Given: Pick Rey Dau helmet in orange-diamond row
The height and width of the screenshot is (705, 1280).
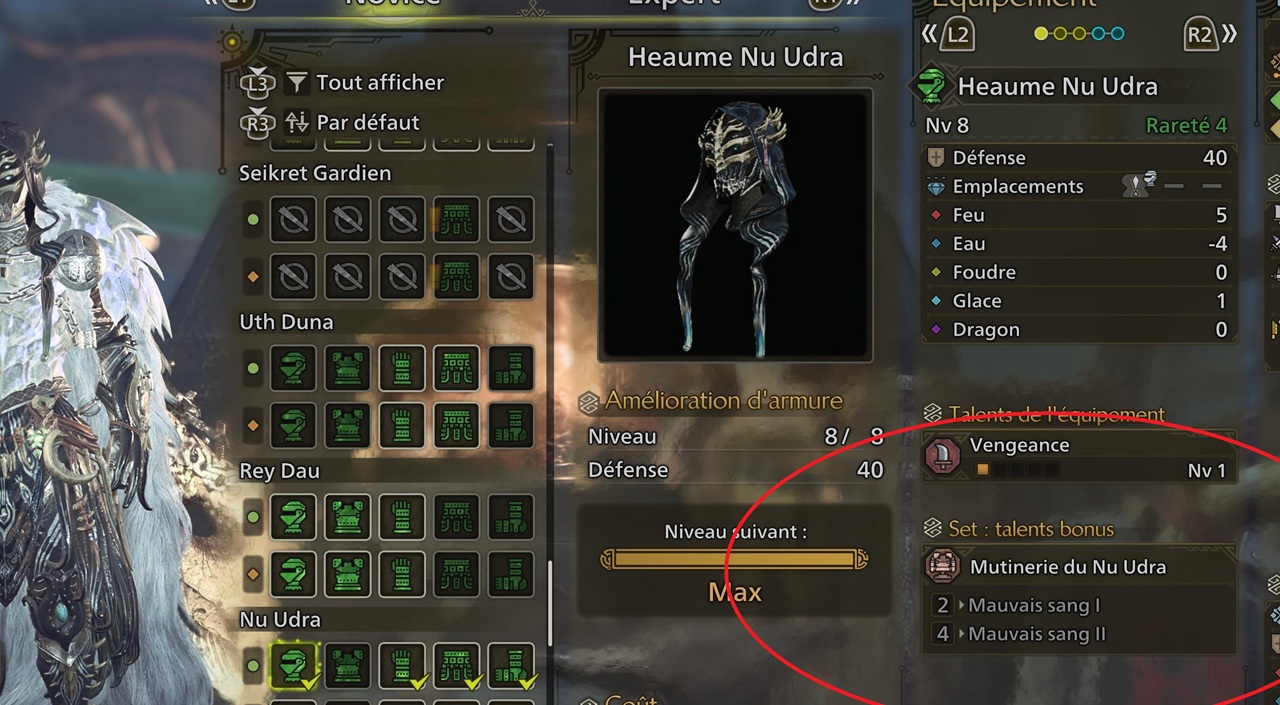Looking at the screenshot, I should [x=293, y=573].
